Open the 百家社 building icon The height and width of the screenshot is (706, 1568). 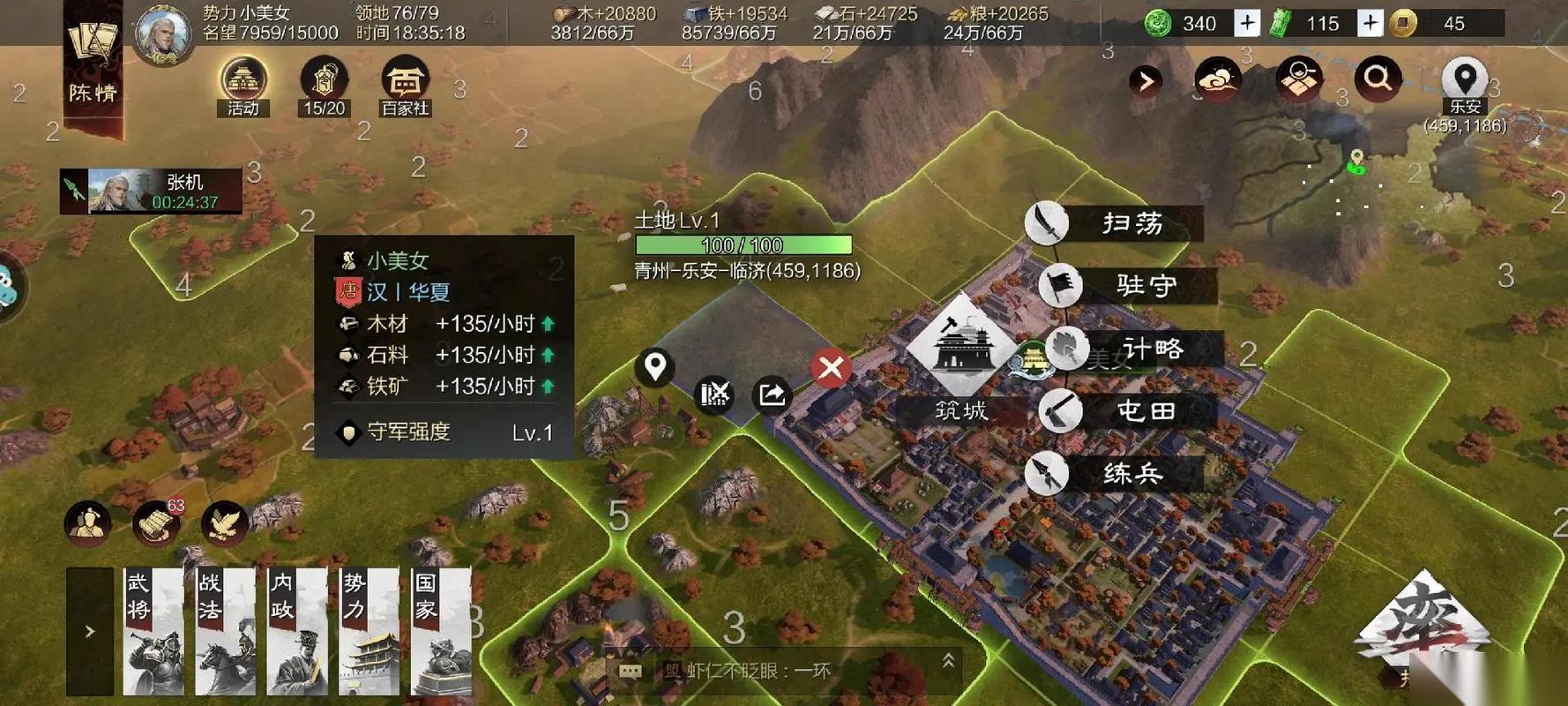[405, 86]
